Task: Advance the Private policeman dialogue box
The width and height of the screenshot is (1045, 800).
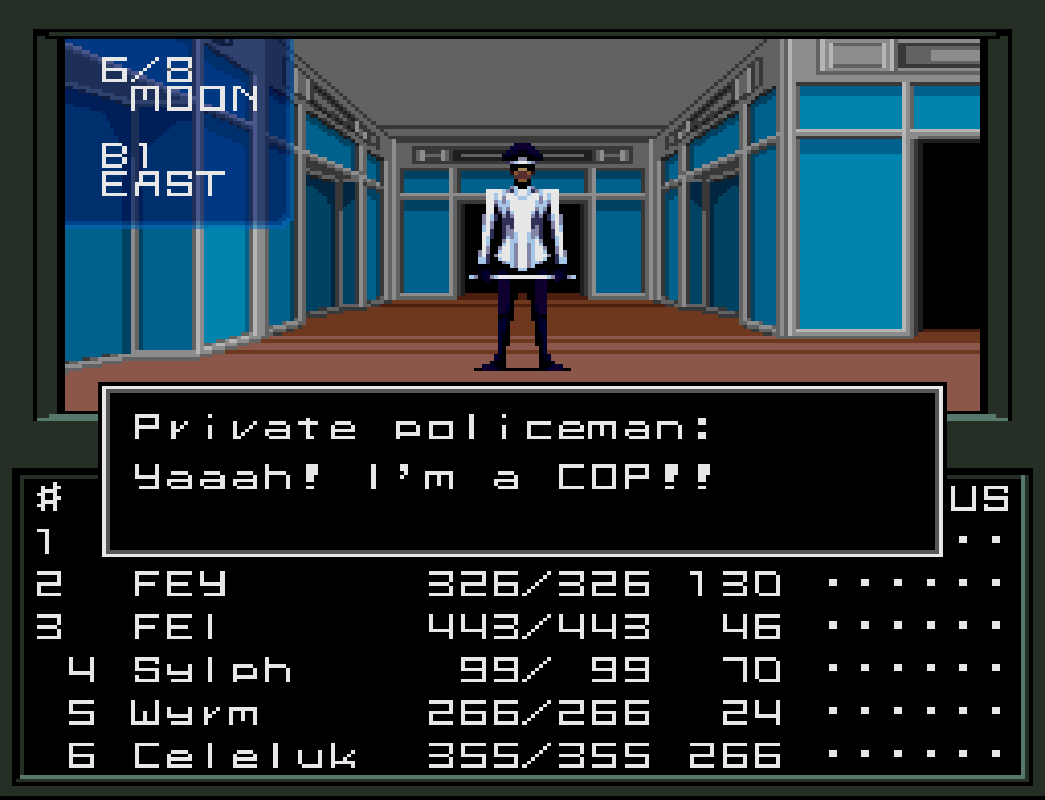Action: 522,470
